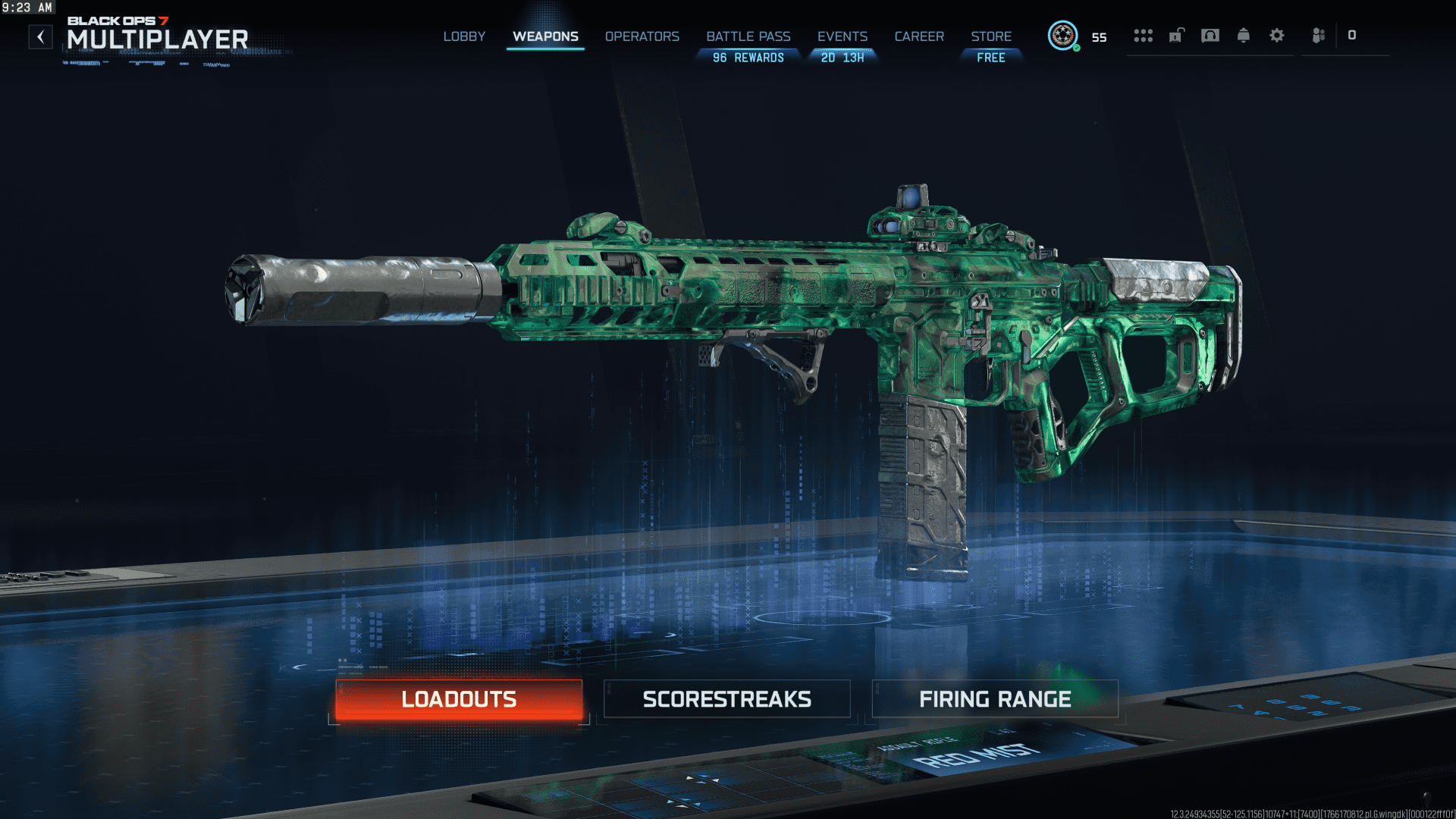Show notifications via the bell icon
Image resolution: width=1456 pixels, height=819 pixels.
pos(1244,36)
